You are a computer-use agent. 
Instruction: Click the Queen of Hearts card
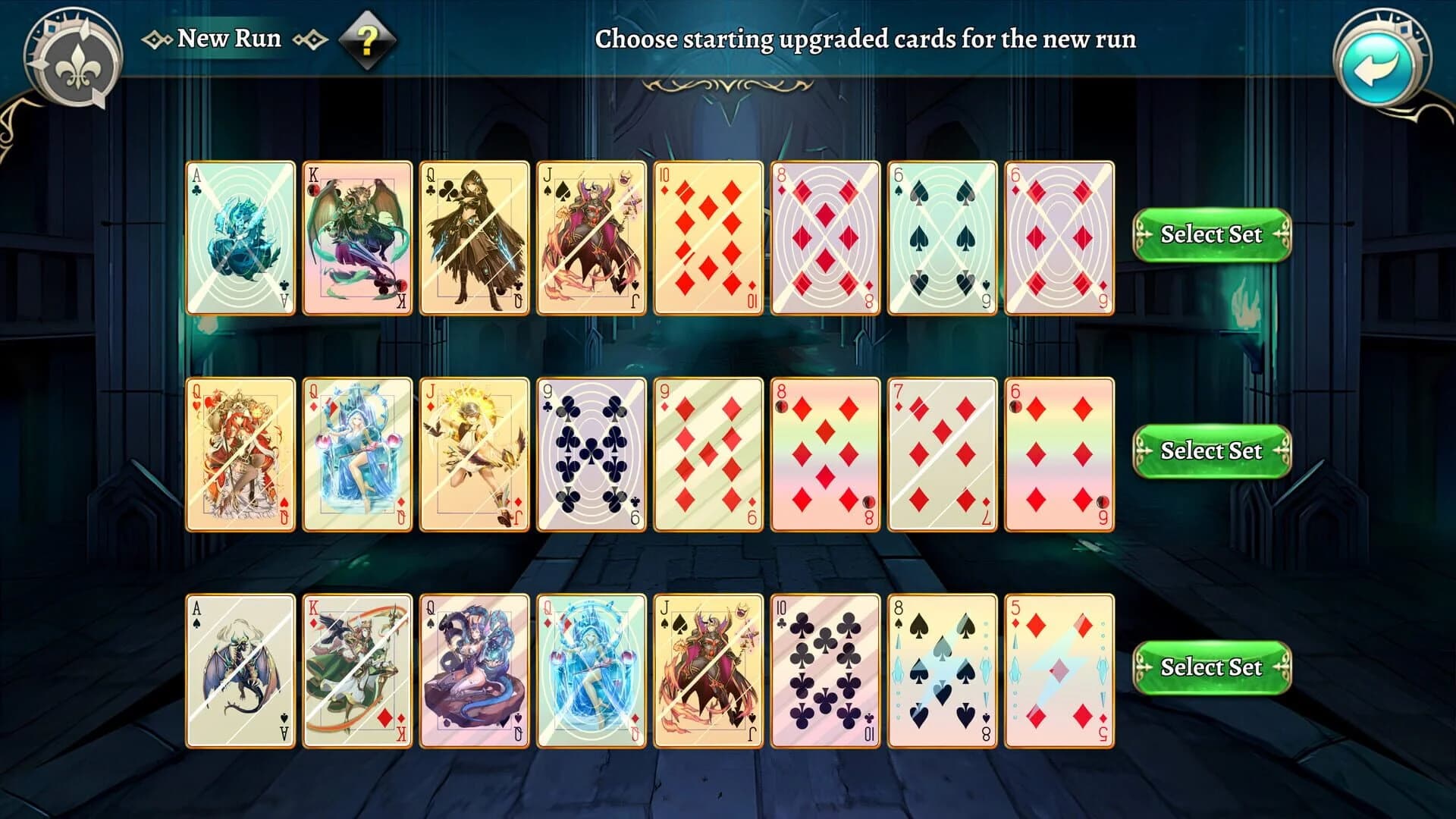(239, 451)
